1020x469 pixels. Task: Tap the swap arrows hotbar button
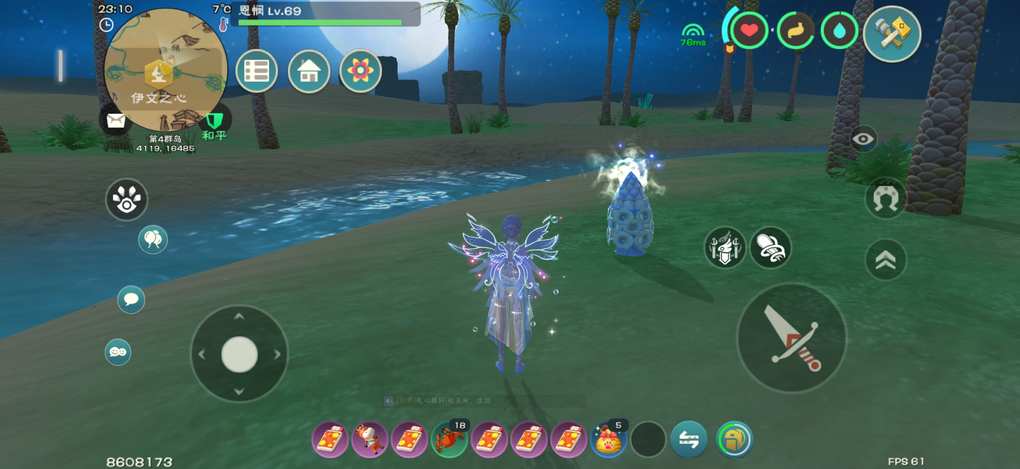(688, 439)
